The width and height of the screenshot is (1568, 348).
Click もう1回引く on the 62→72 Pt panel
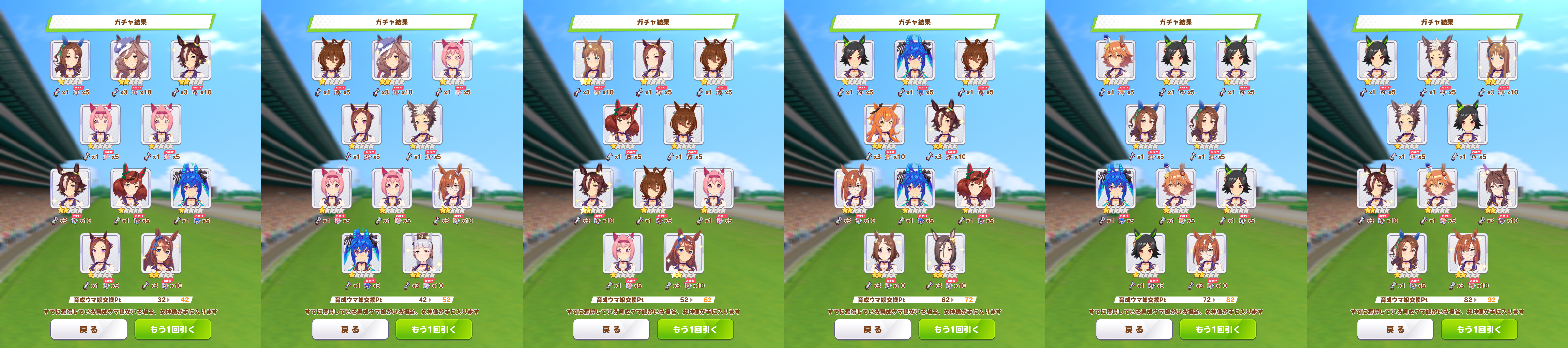pyautogui.click(x=956, y=329)
